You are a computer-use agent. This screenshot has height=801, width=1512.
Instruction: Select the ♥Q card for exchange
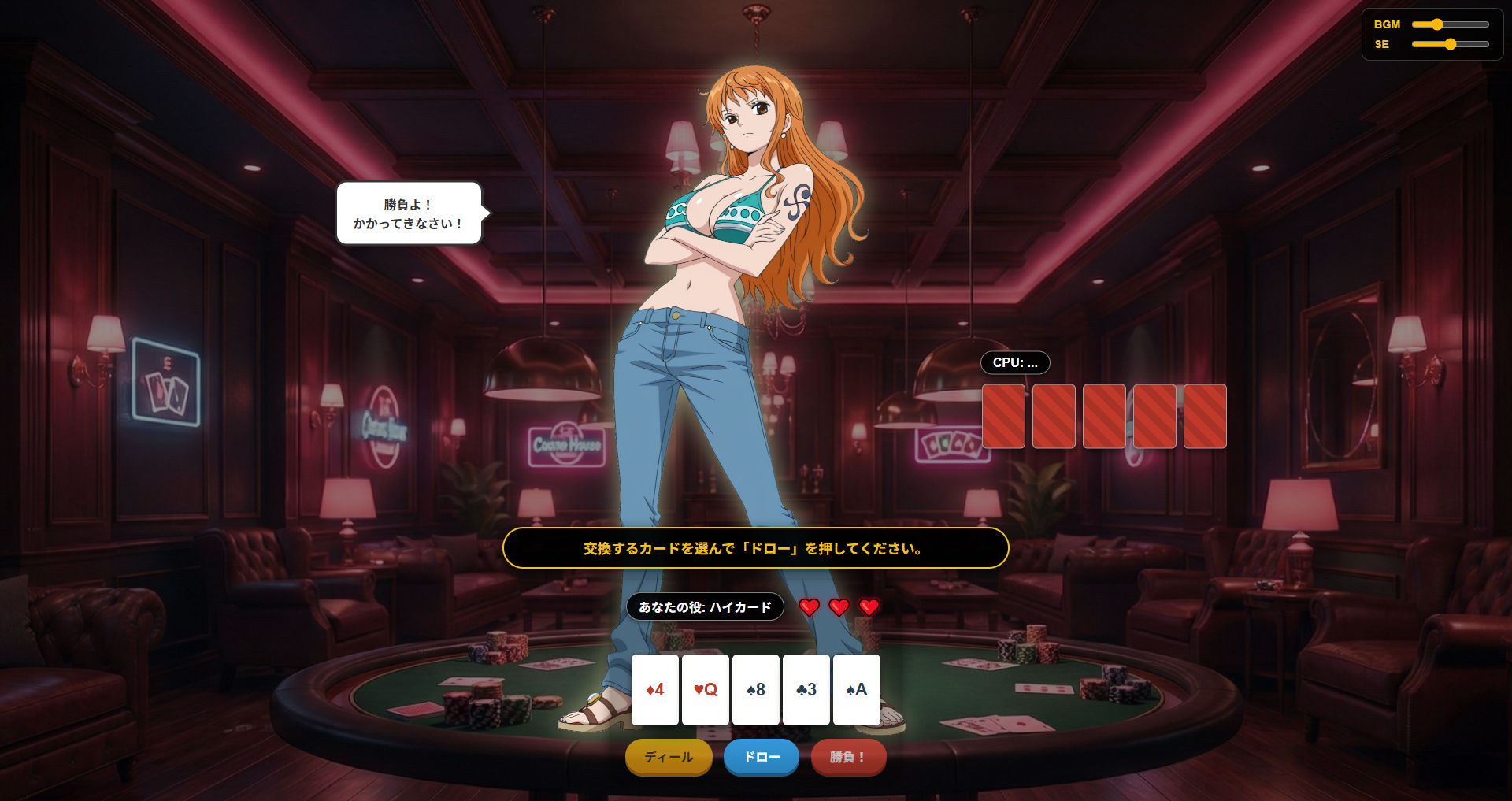703,689
